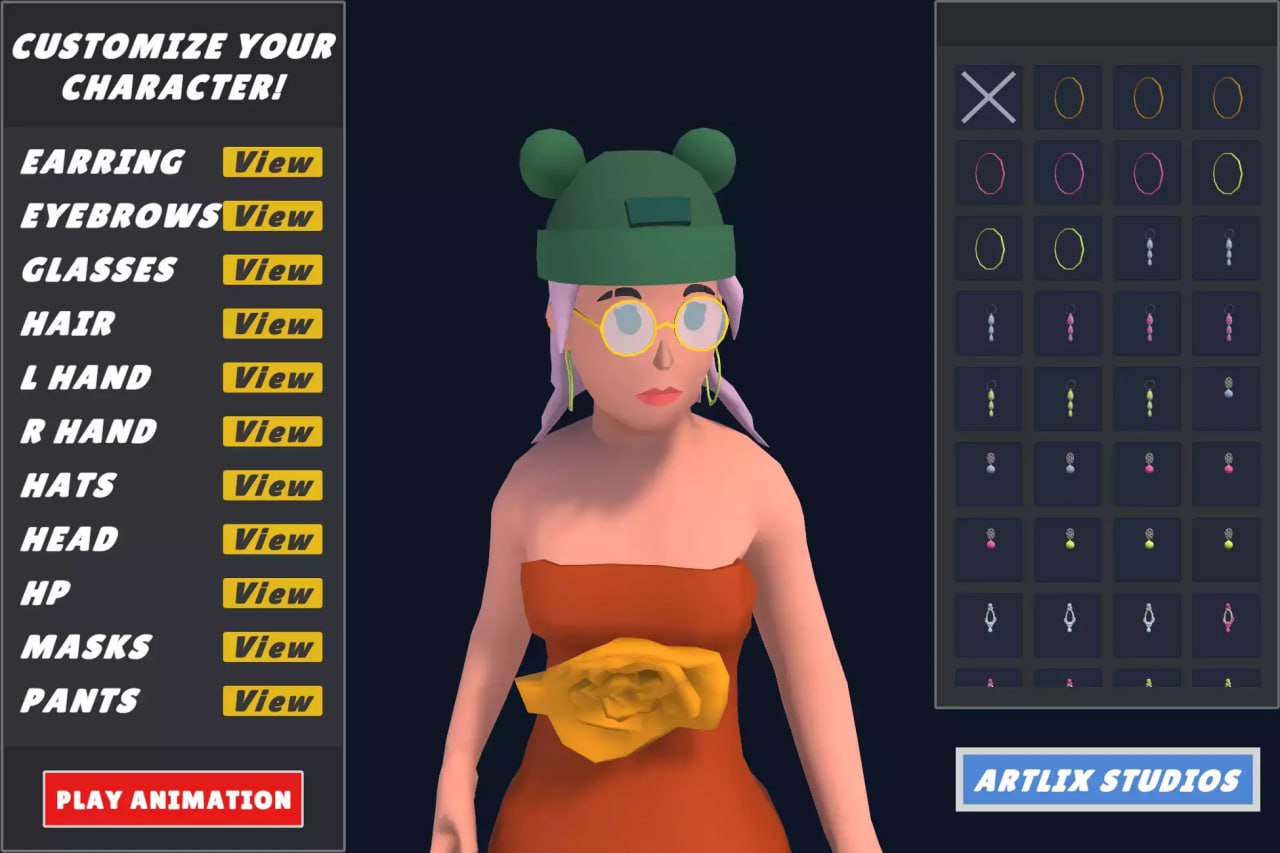1280x853 pixels.
Task: Open the R Hand customization view
Action: (271, 432)
